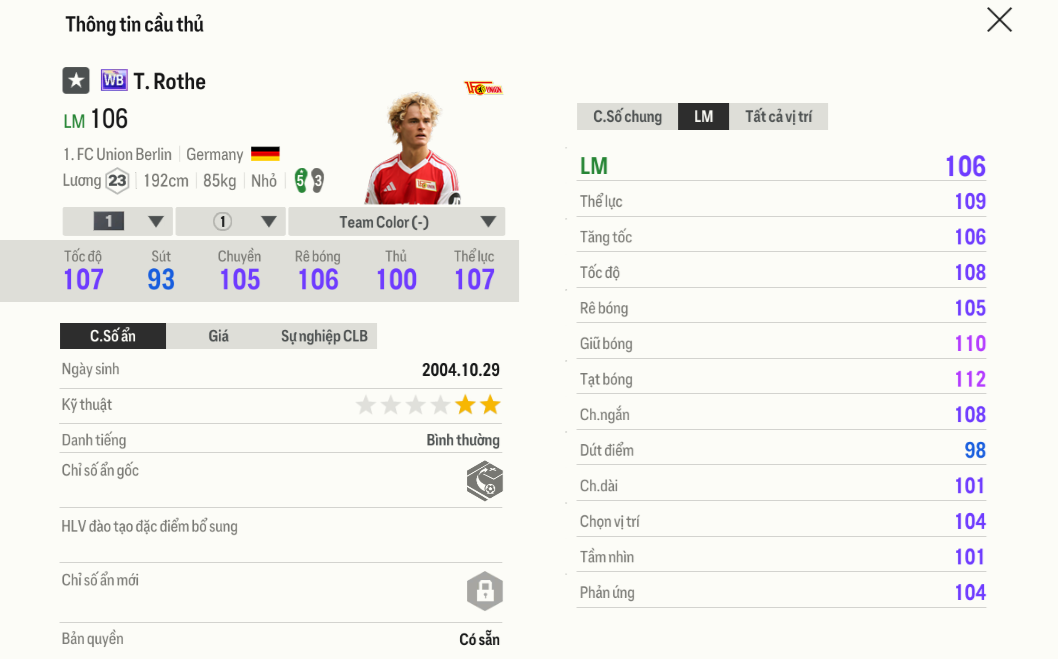This screenshot has width=1058, height=659.
Task: Open the C.Số ẩn tab
Action: click(x=113, y=336)
